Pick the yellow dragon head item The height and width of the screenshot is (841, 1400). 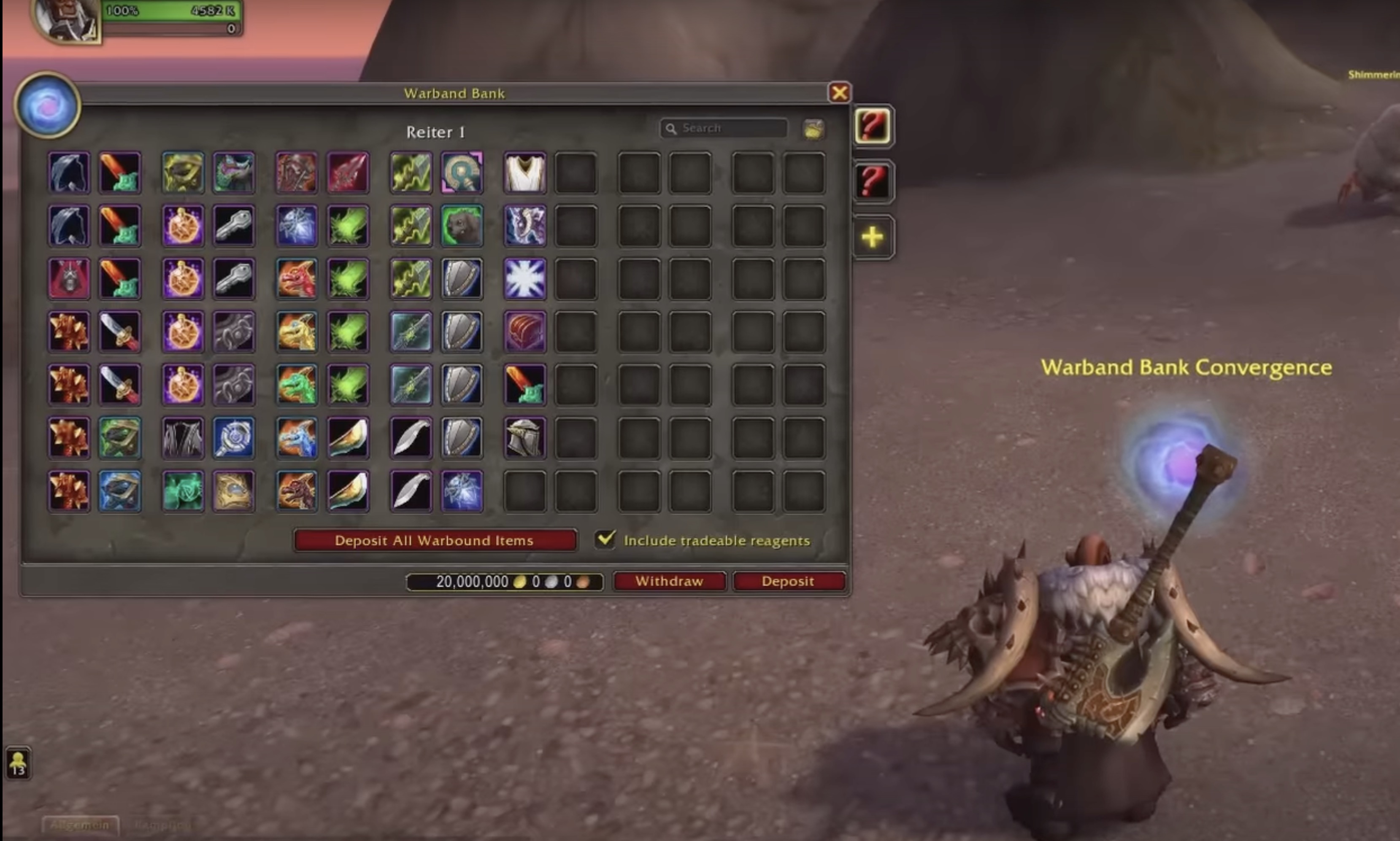(x=297, y=332)
